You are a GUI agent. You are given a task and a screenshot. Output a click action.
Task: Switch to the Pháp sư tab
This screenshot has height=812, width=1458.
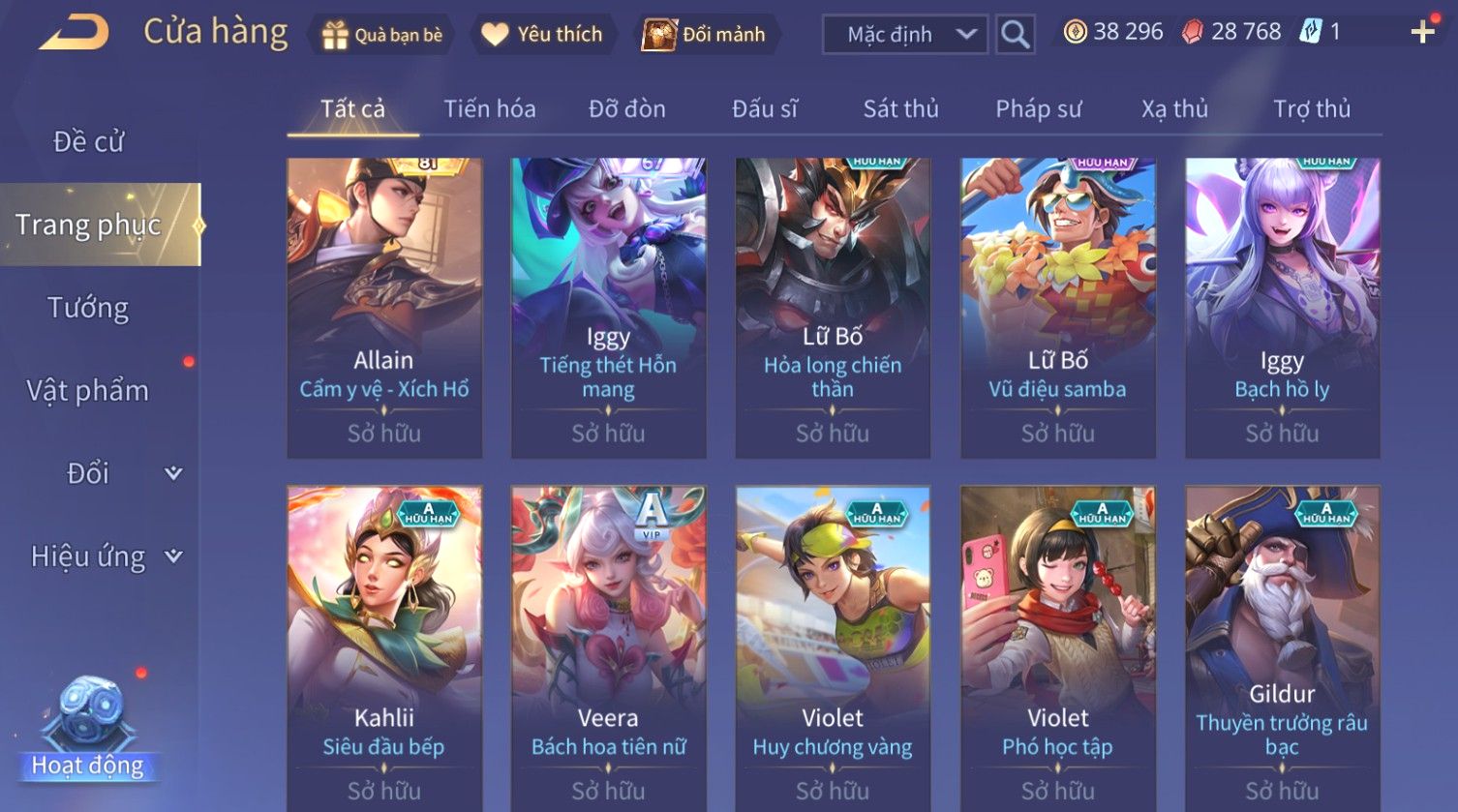pyautogui.click(x=1038, y=109)
